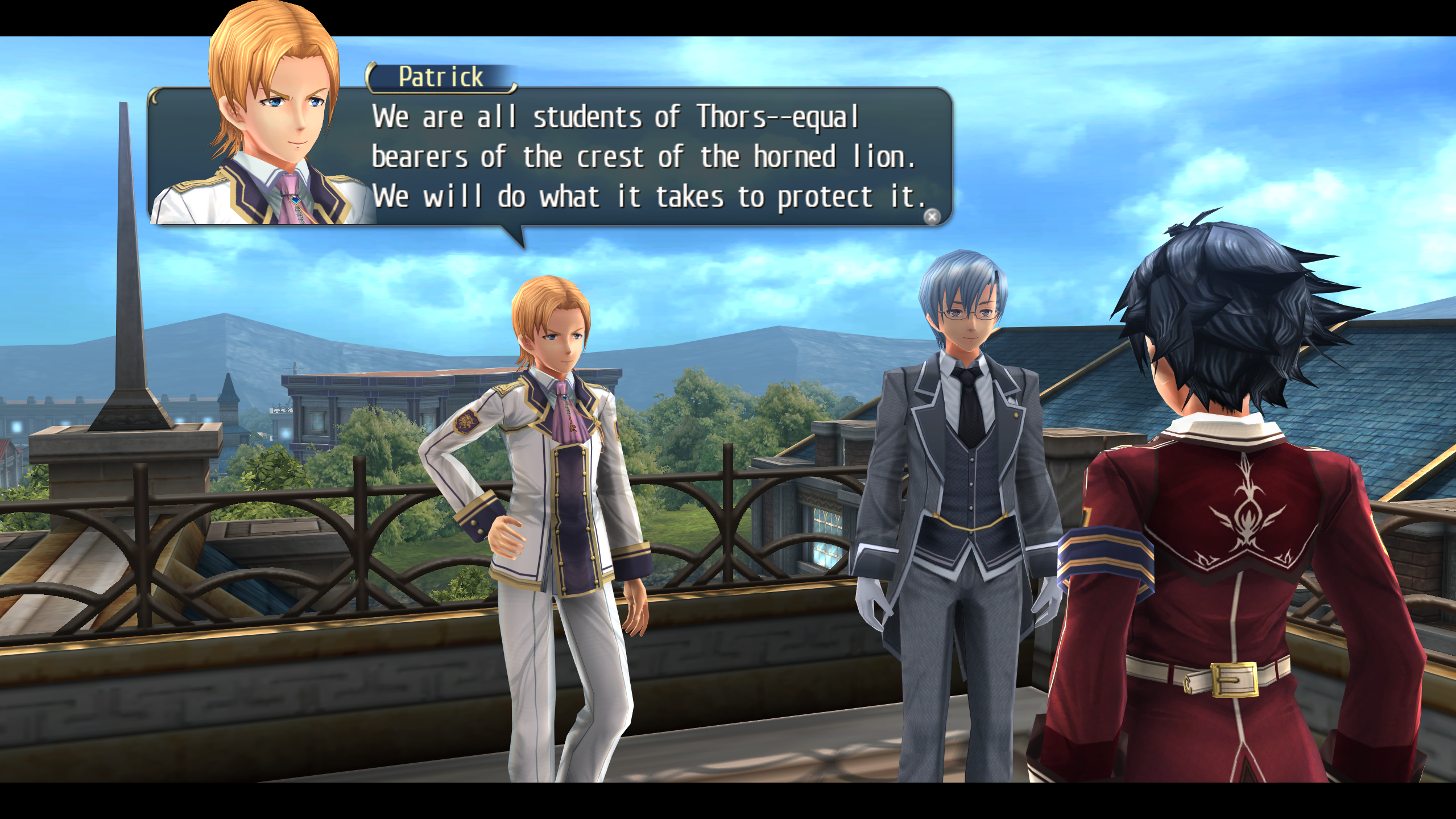The height and width of the screenshot is (819, 1456).
Task: Advance Patrick's dialogue box text
Action: pyautogui.click(x=932, y=217)
